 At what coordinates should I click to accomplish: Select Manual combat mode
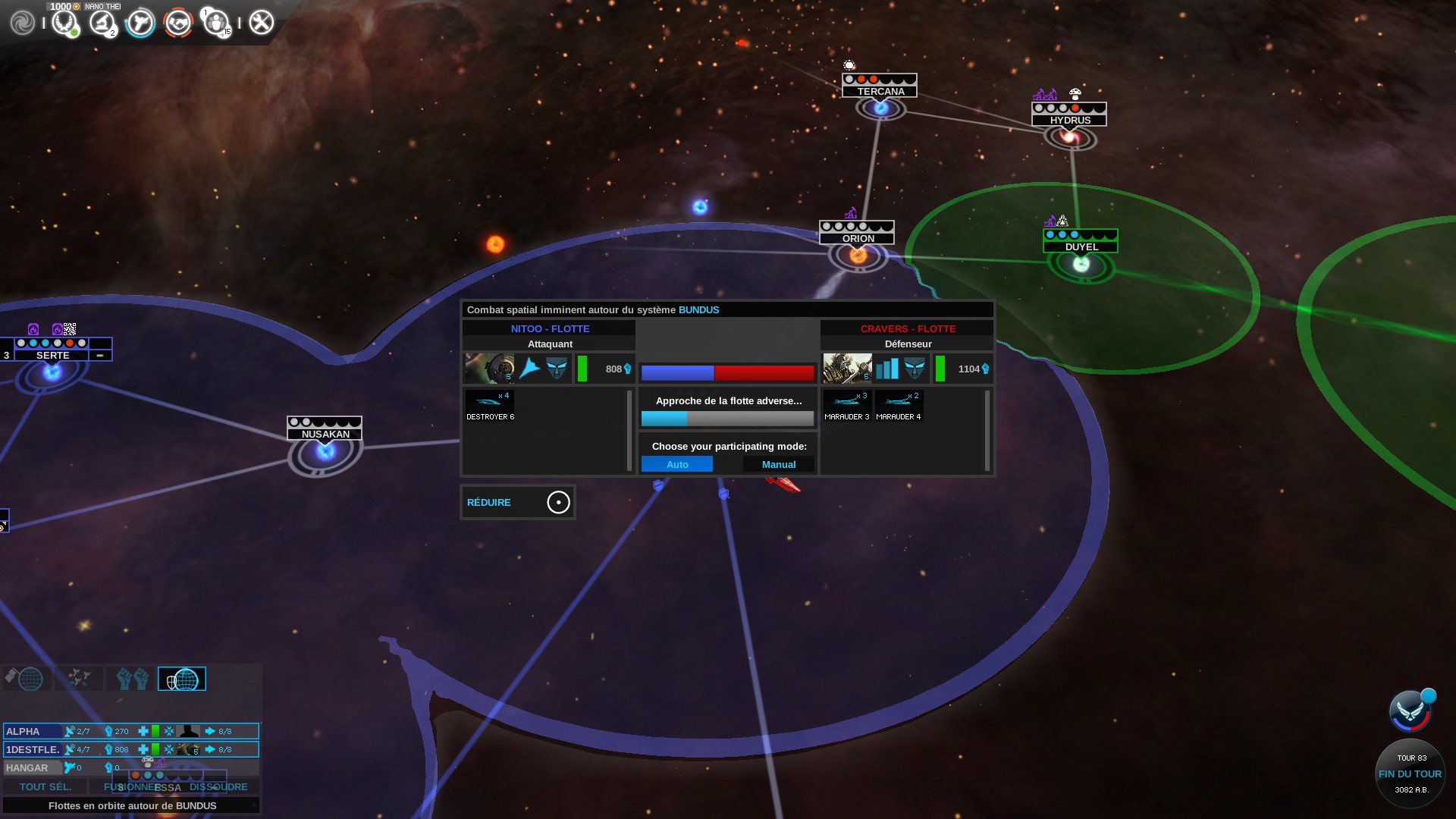[x=778, y=464]
